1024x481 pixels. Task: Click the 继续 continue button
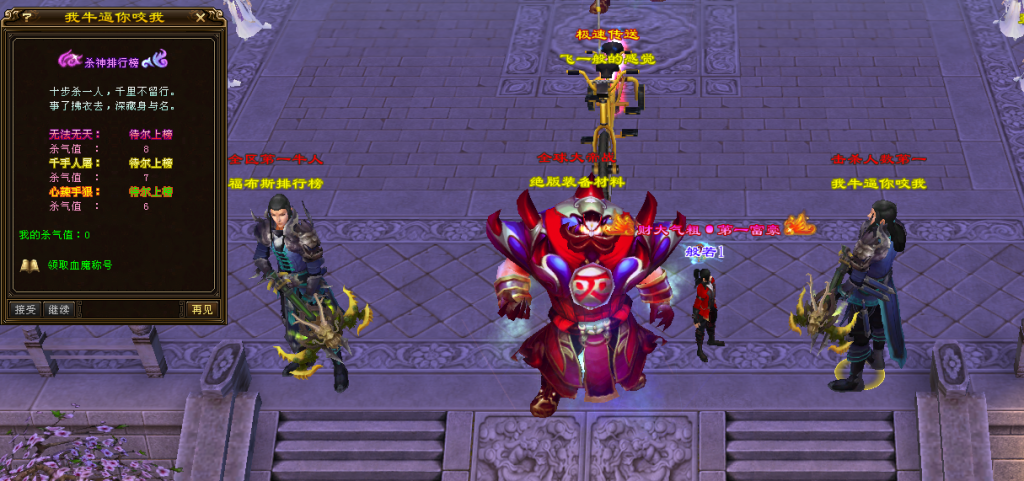click(x=59, y=309)
